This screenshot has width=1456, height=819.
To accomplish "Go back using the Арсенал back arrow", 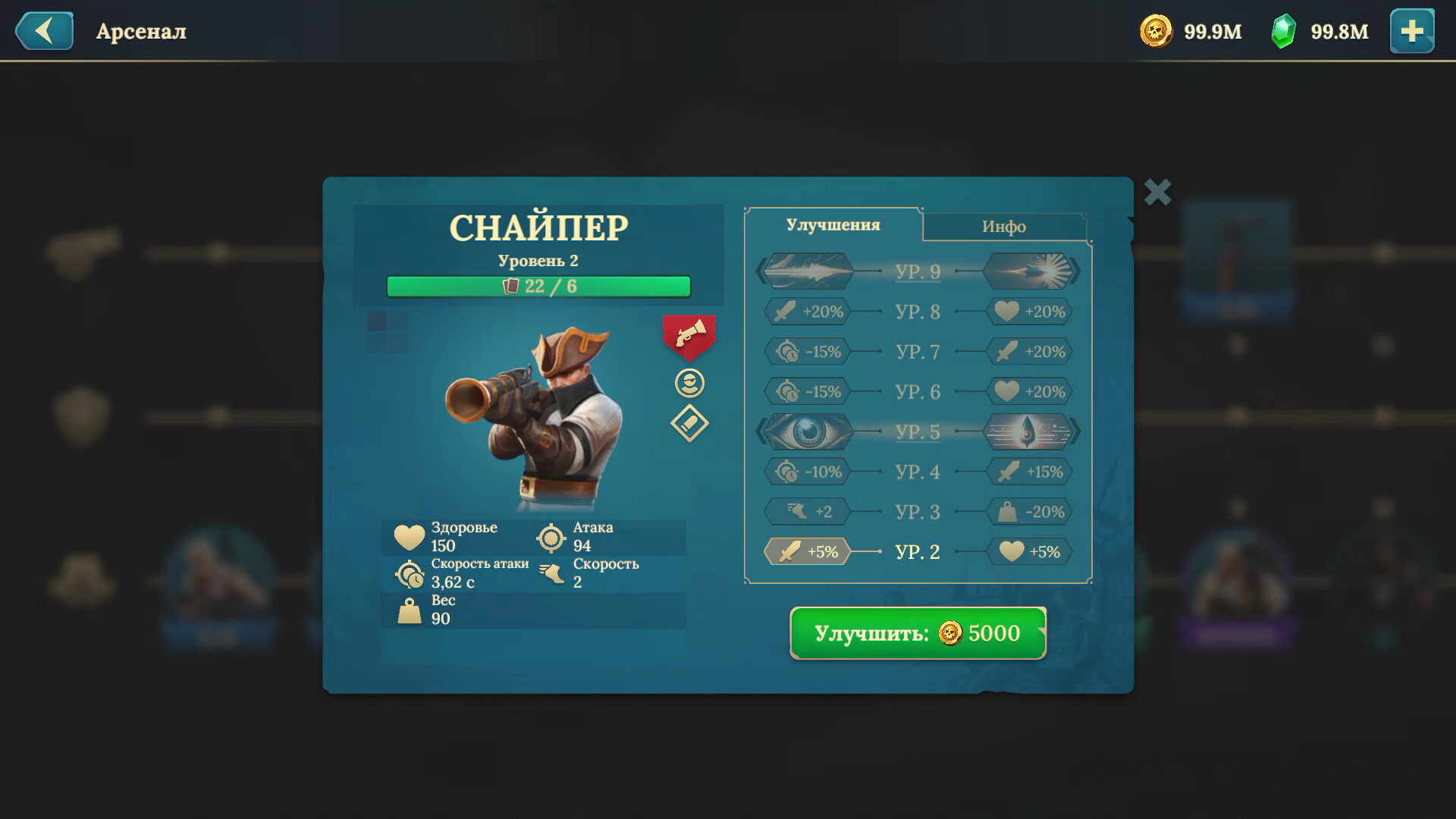I will click(45, 31).
